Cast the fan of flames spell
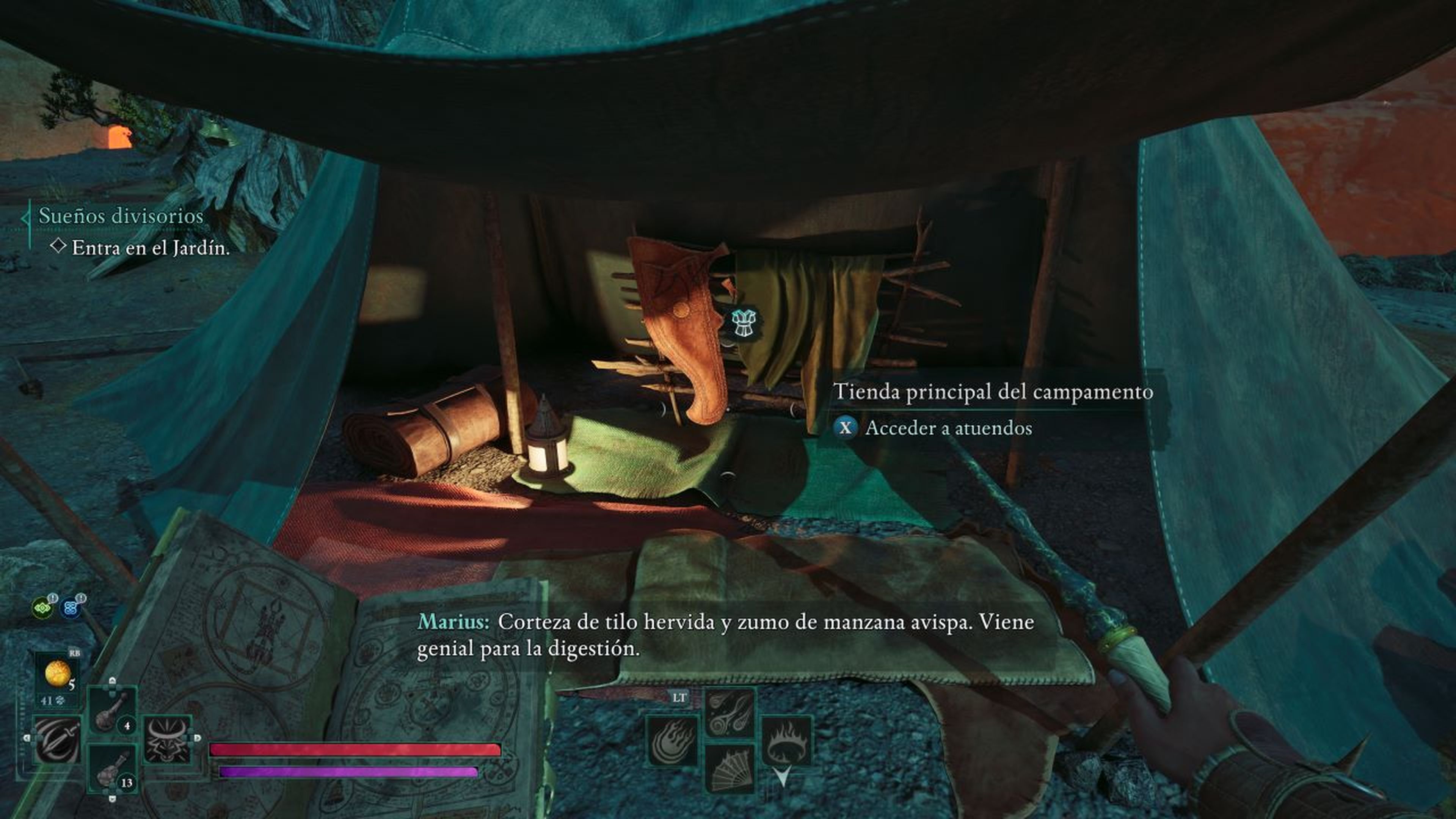This screenshot has height=819, width=1456. 729,769
